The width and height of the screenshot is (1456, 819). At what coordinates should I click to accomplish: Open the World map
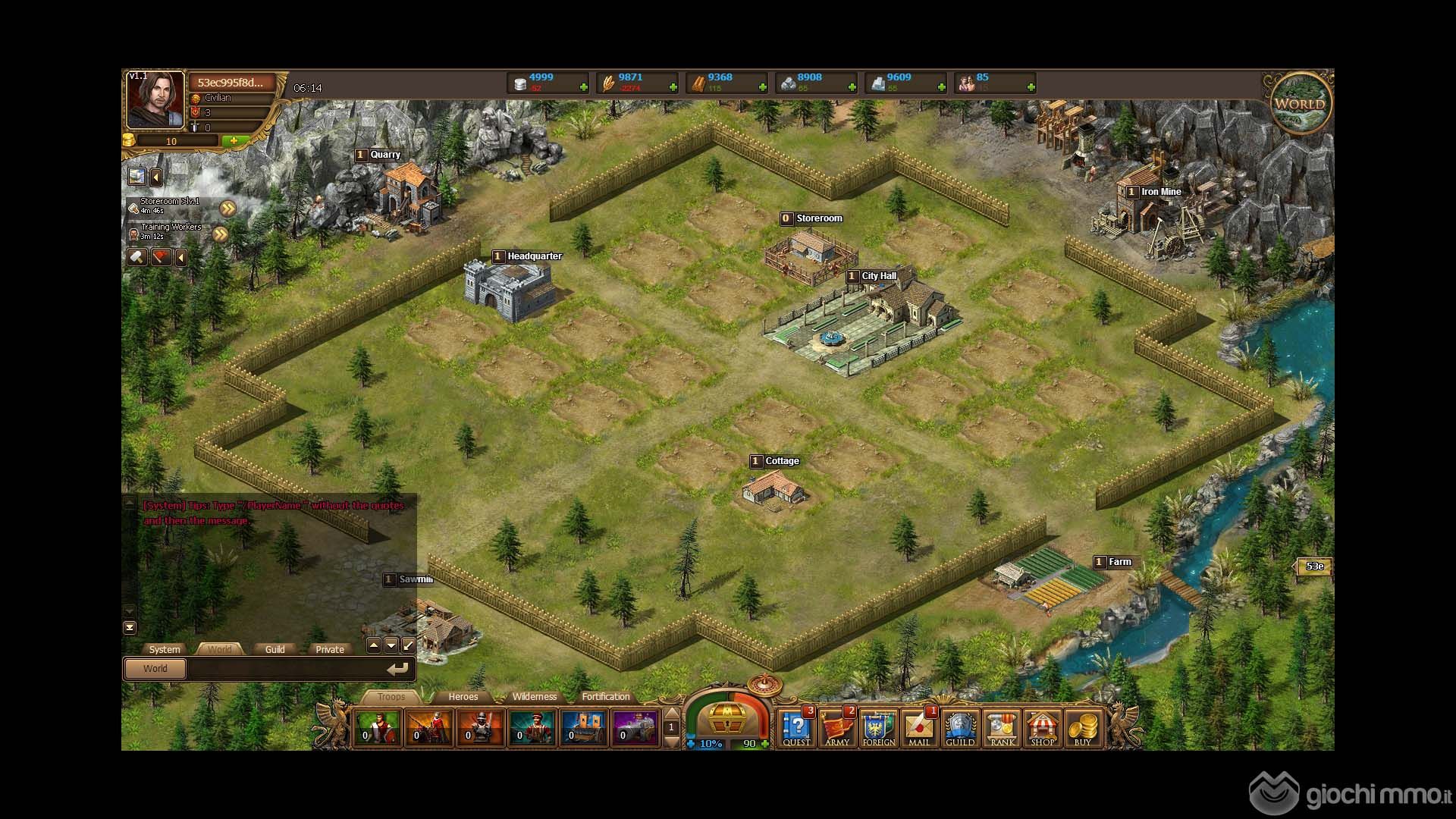coord(1300,104)
